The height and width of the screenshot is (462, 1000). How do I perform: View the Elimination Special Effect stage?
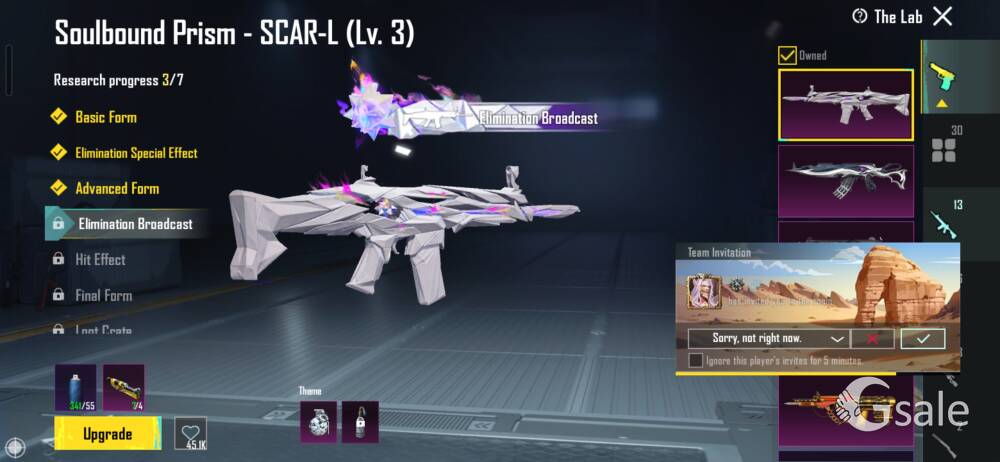(x=136, y=153)
